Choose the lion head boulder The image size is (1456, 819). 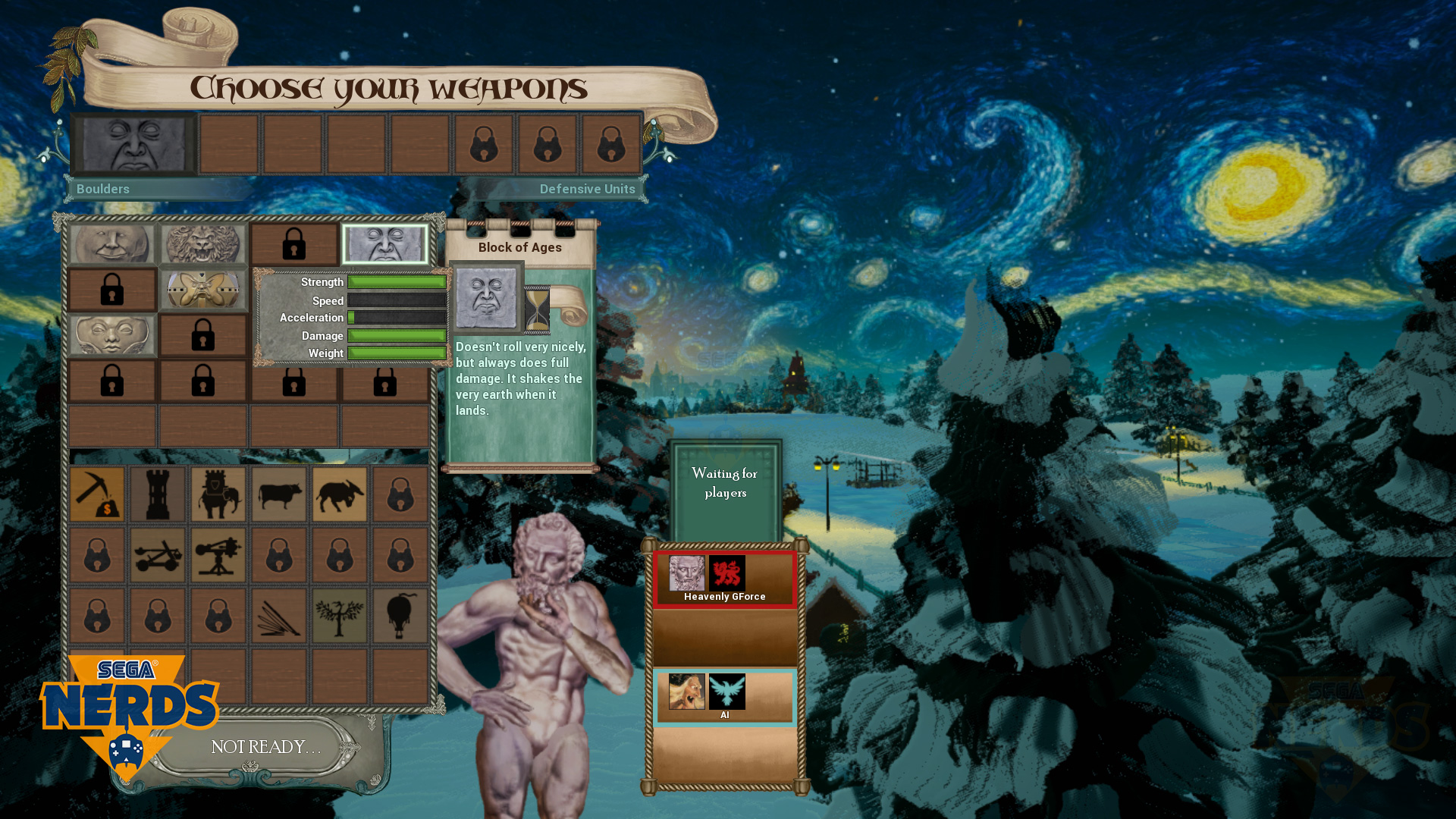[203, 243]
